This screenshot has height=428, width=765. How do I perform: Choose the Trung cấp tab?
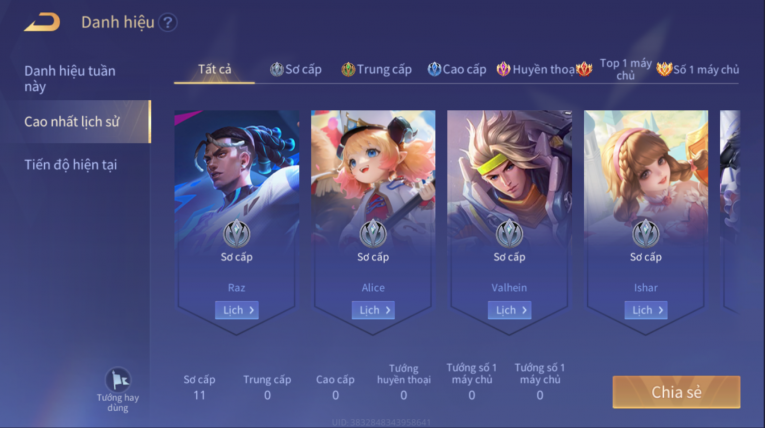[x=376, y=69]
